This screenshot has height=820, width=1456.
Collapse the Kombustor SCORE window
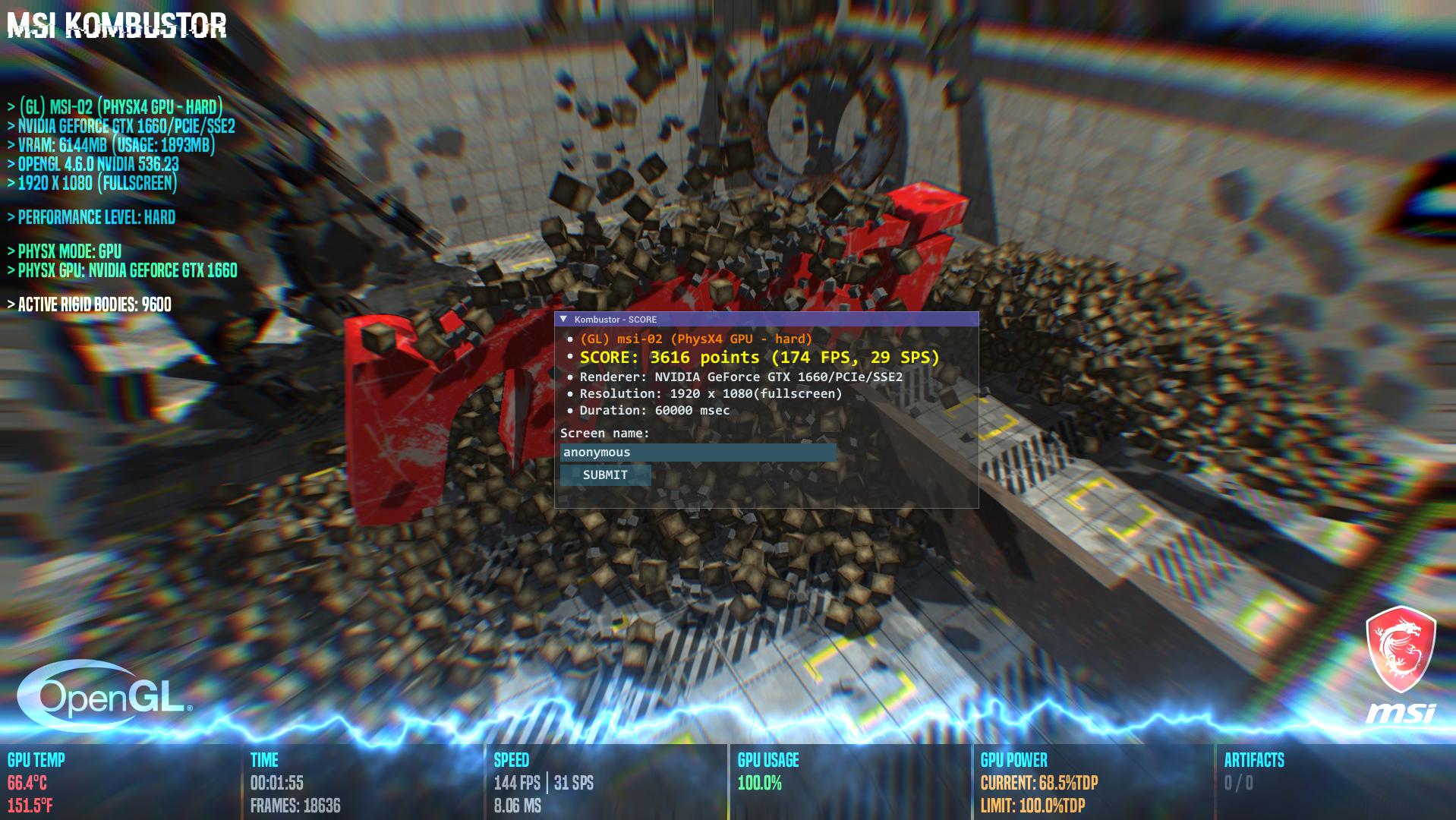pyautogui.click(x=563, y=320)
